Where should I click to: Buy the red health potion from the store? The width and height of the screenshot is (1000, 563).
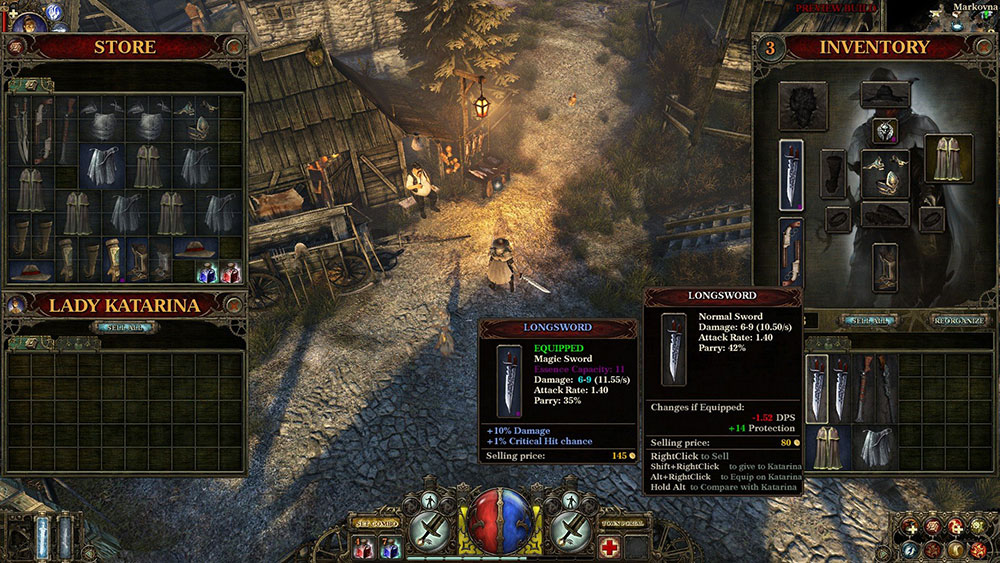230,271
